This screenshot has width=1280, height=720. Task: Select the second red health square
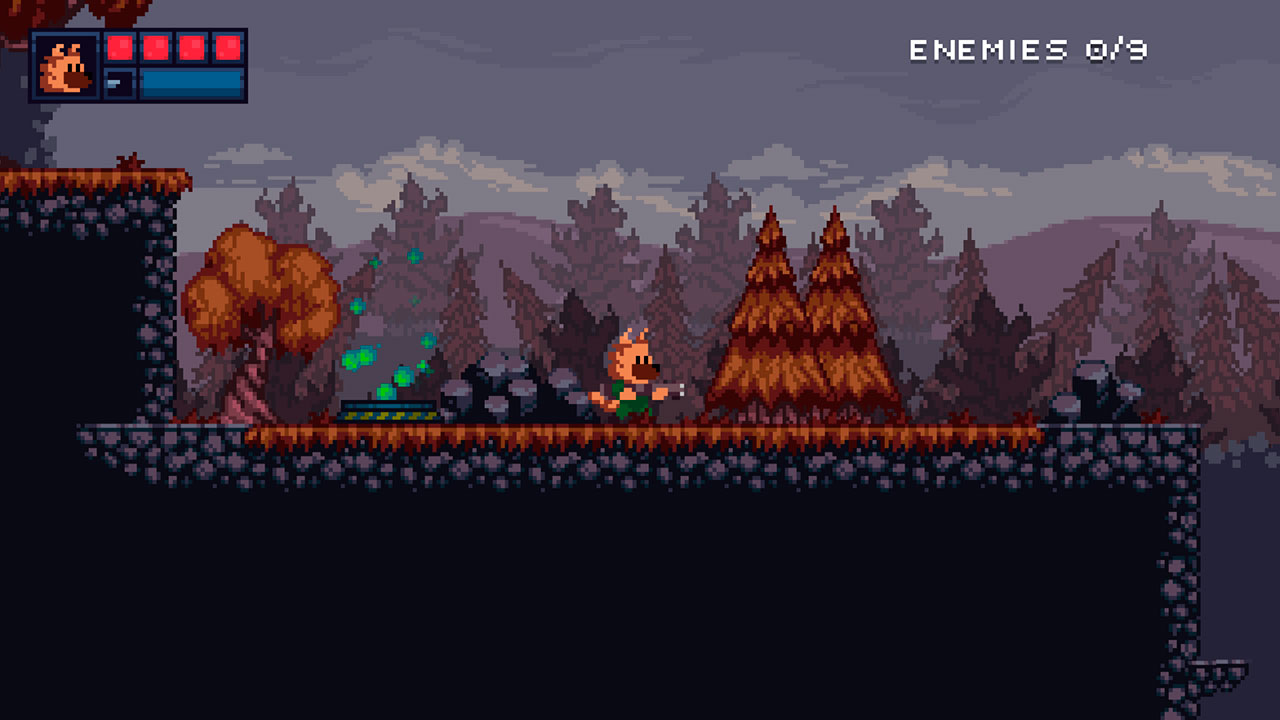pyautogui.click(x=154, y=47)
